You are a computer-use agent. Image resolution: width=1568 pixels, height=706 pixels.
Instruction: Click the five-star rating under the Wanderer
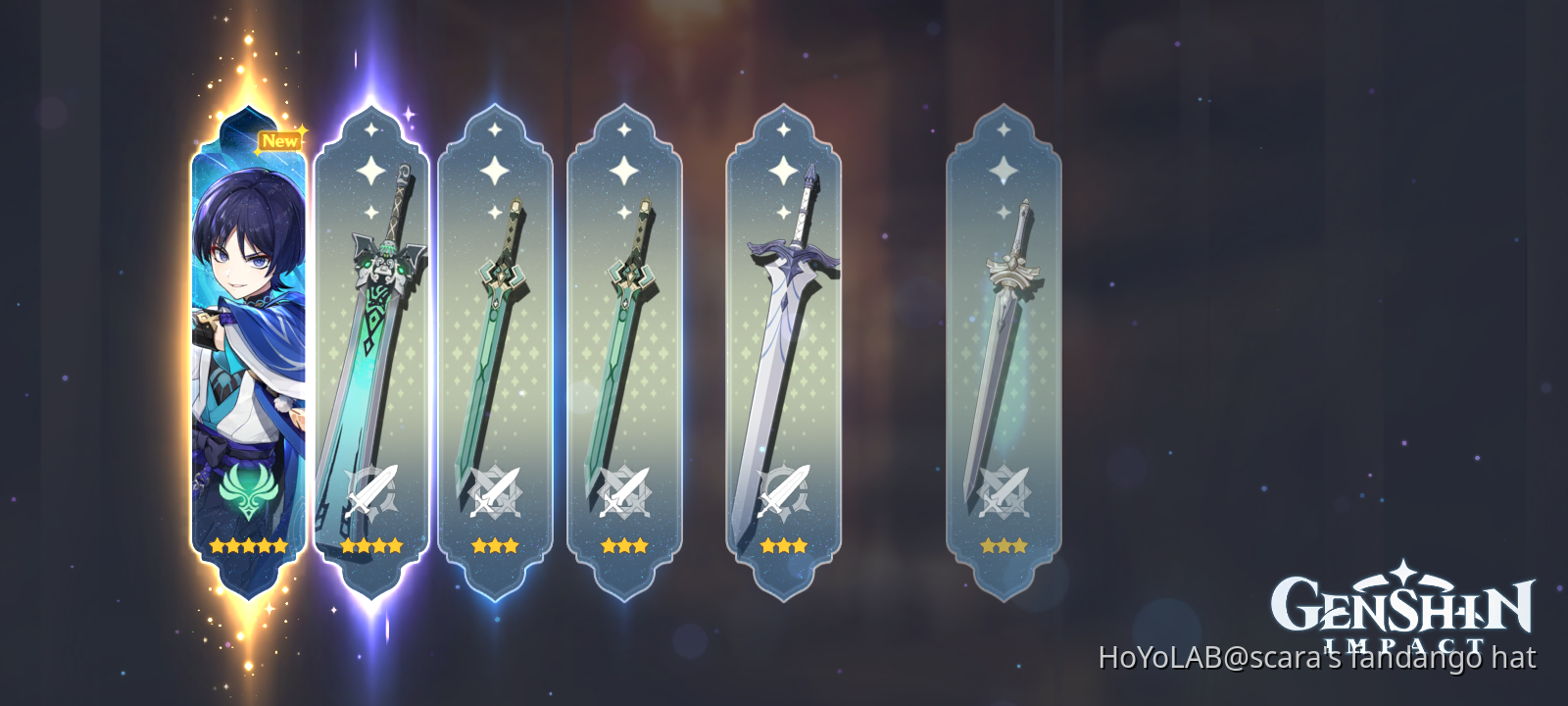click(247, 546)
